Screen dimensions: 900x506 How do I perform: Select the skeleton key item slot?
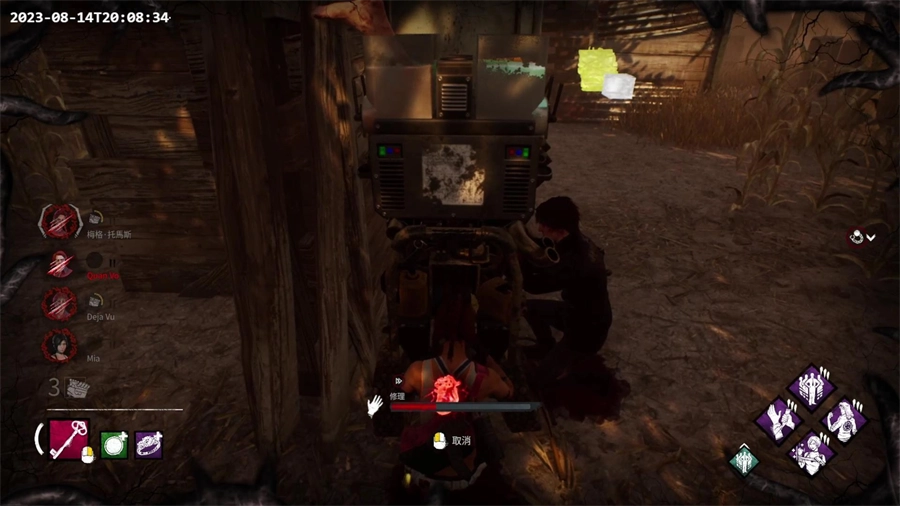(69, 439)
